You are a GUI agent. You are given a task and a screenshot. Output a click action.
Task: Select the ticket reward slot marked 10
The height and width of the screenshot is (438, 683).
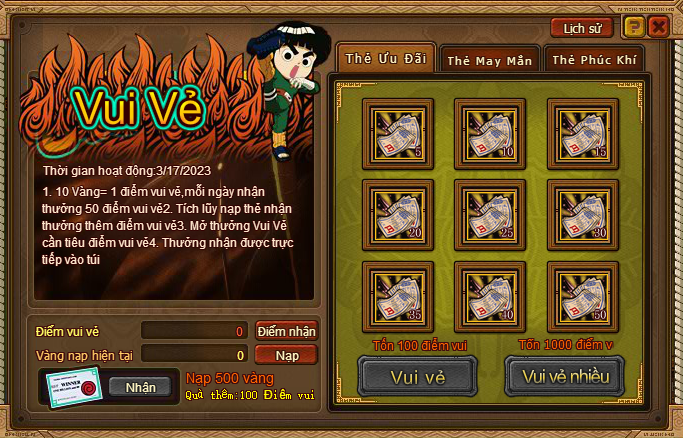[x=487, y=130]
